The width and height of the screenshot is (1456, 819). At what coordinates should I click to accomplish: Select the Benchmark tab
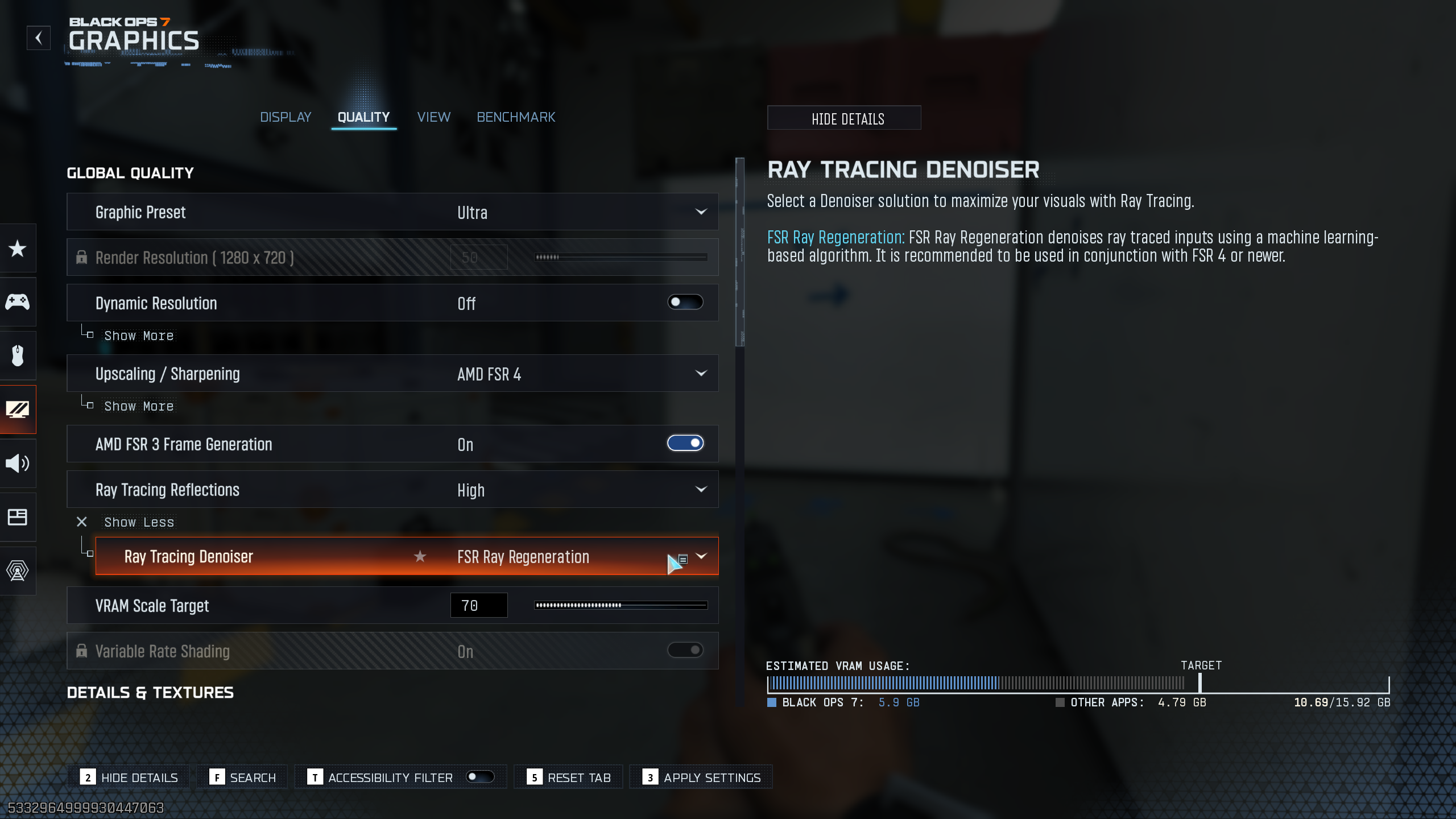515,117
